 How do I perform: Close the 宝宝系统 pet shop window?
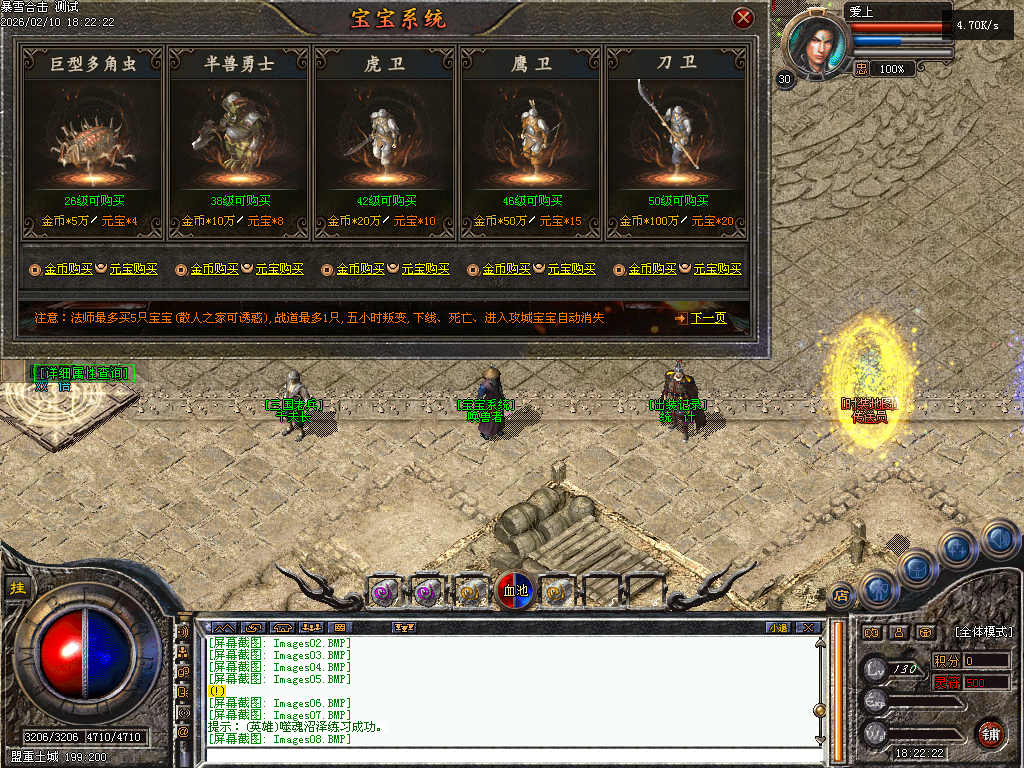point(742,18)
